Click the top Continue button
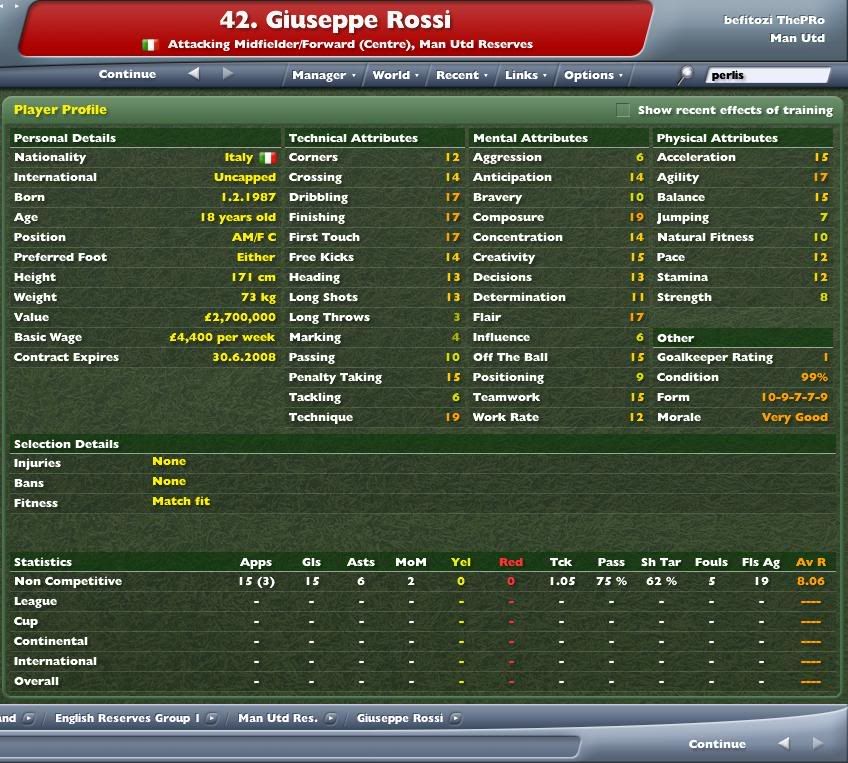The image size is (848, 763). point(127,74)
